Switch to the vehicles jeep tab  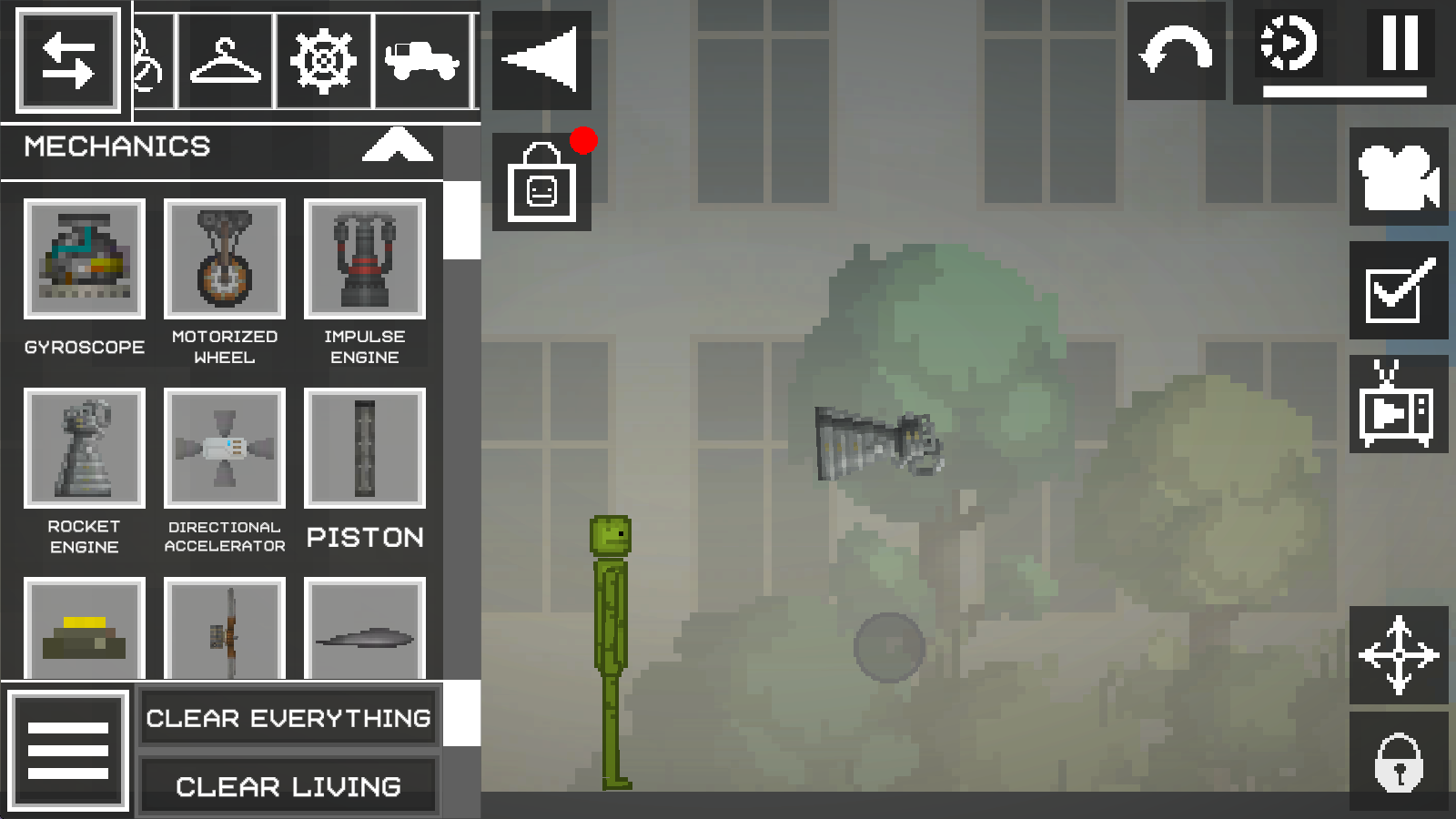(421, 62)
